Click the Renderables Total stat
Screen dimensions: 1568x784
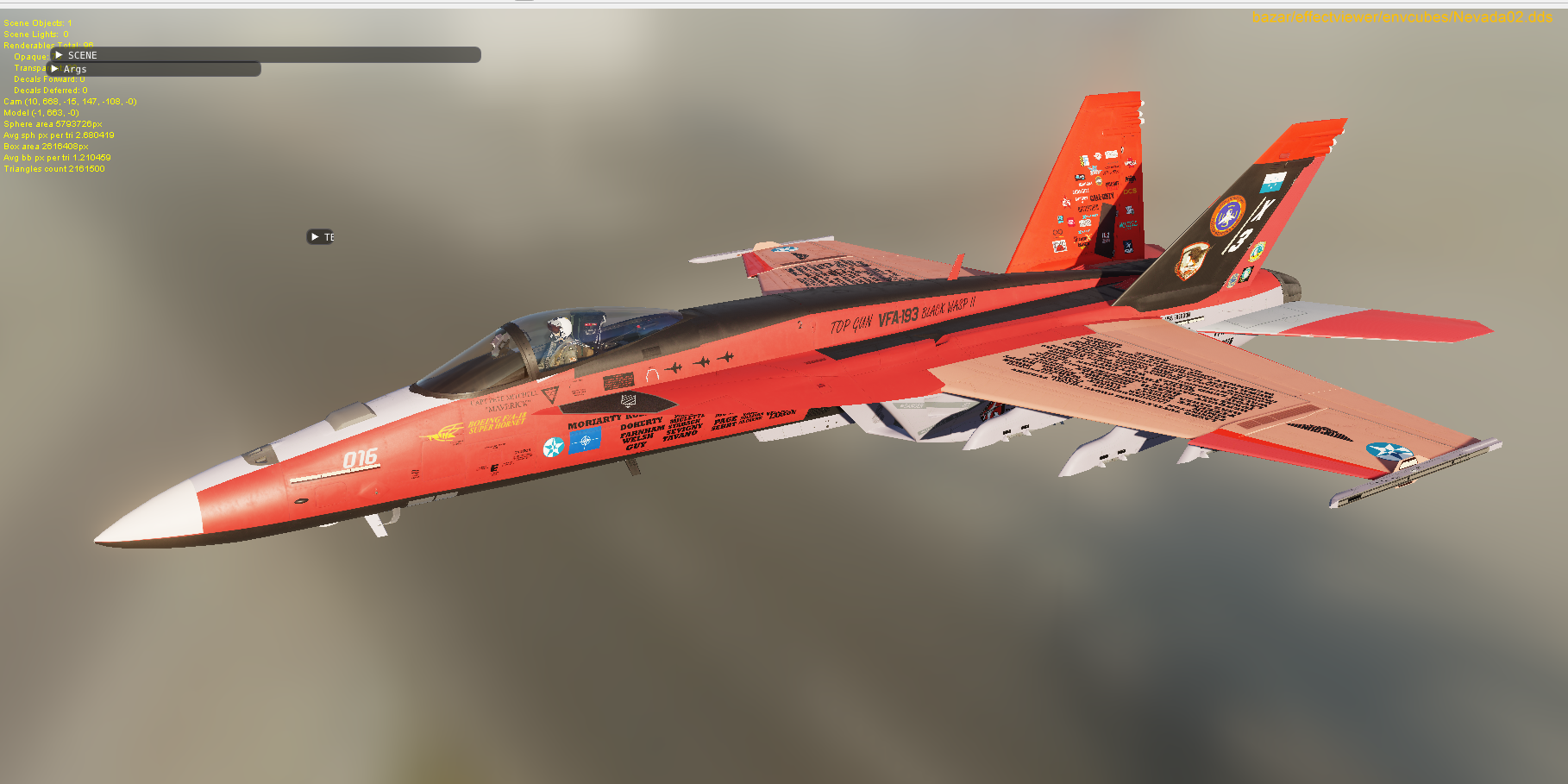click(47, 45)
